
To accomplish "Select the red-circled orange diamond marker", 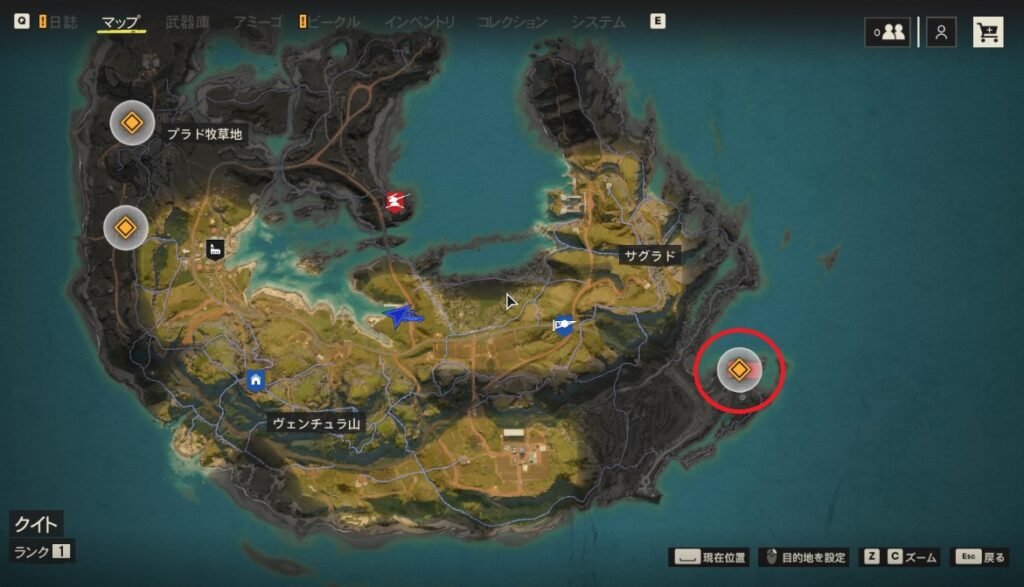I will coord(738,370).
